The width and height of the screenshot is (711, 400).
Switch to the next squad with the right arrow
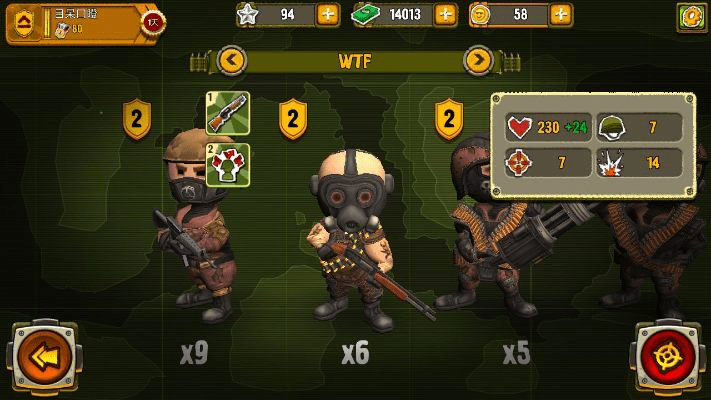(479, 61)
